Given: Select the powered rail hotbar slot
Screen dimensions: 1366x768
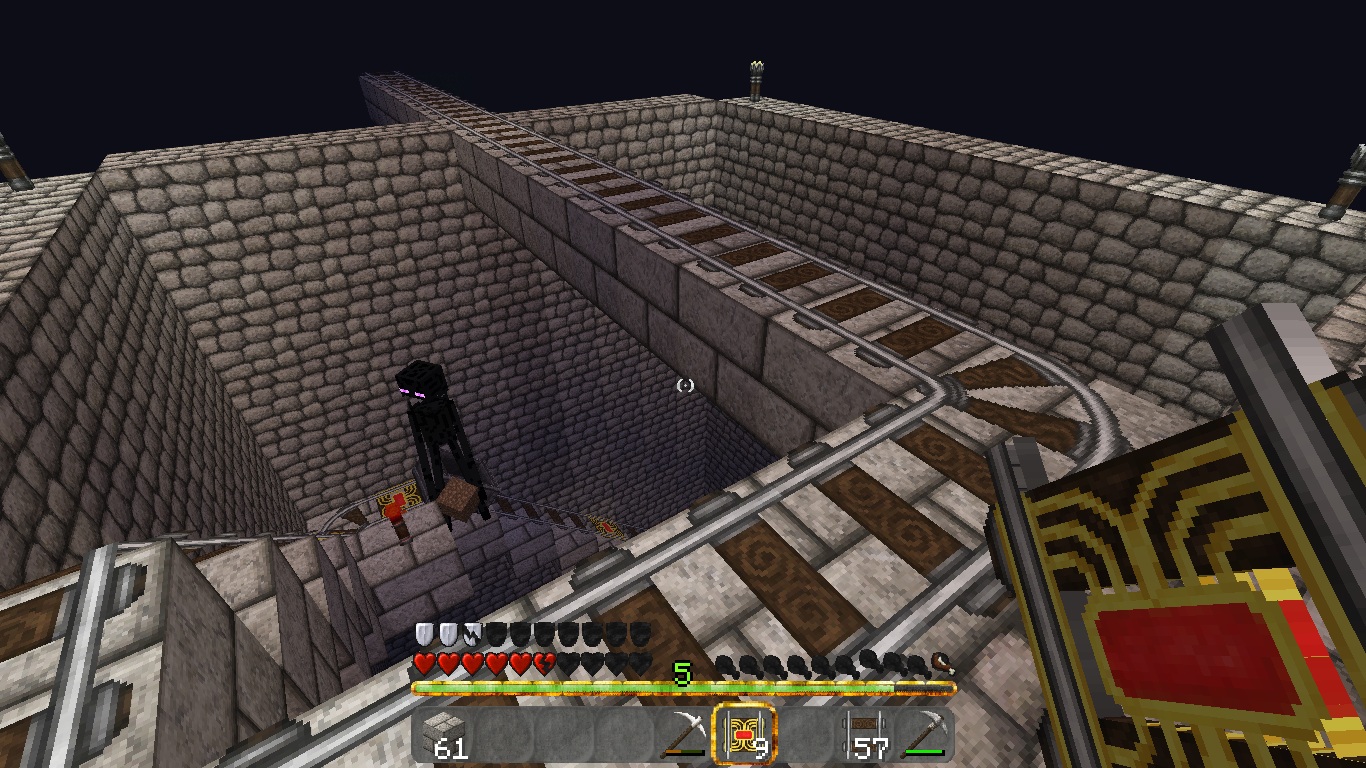Looking at the screenshot, I should 743,735.
